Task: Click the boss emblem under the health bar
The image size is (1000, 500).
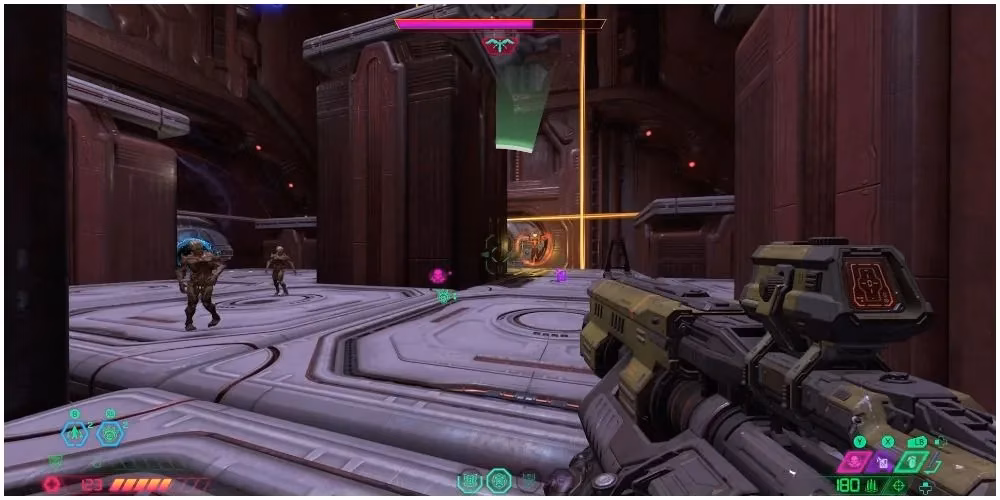Action: (x=498, y=44)
